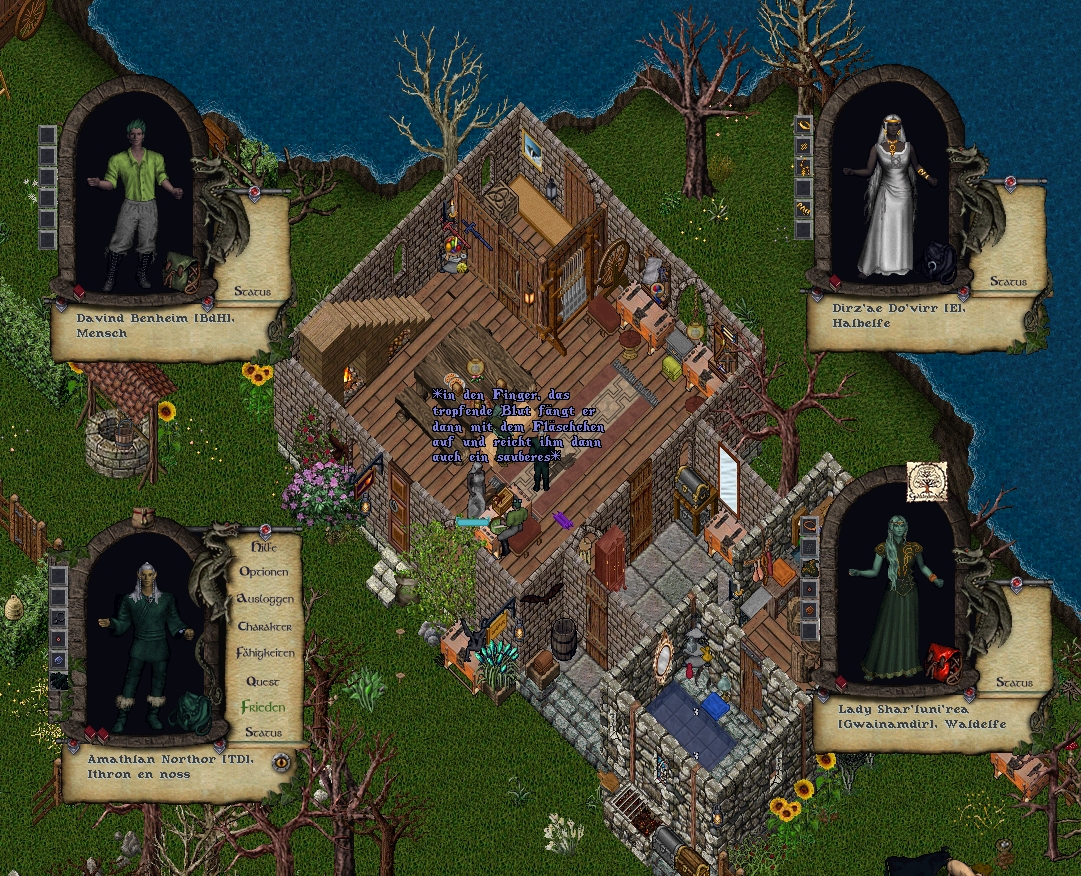Open the Quest log

pos(263,681)
